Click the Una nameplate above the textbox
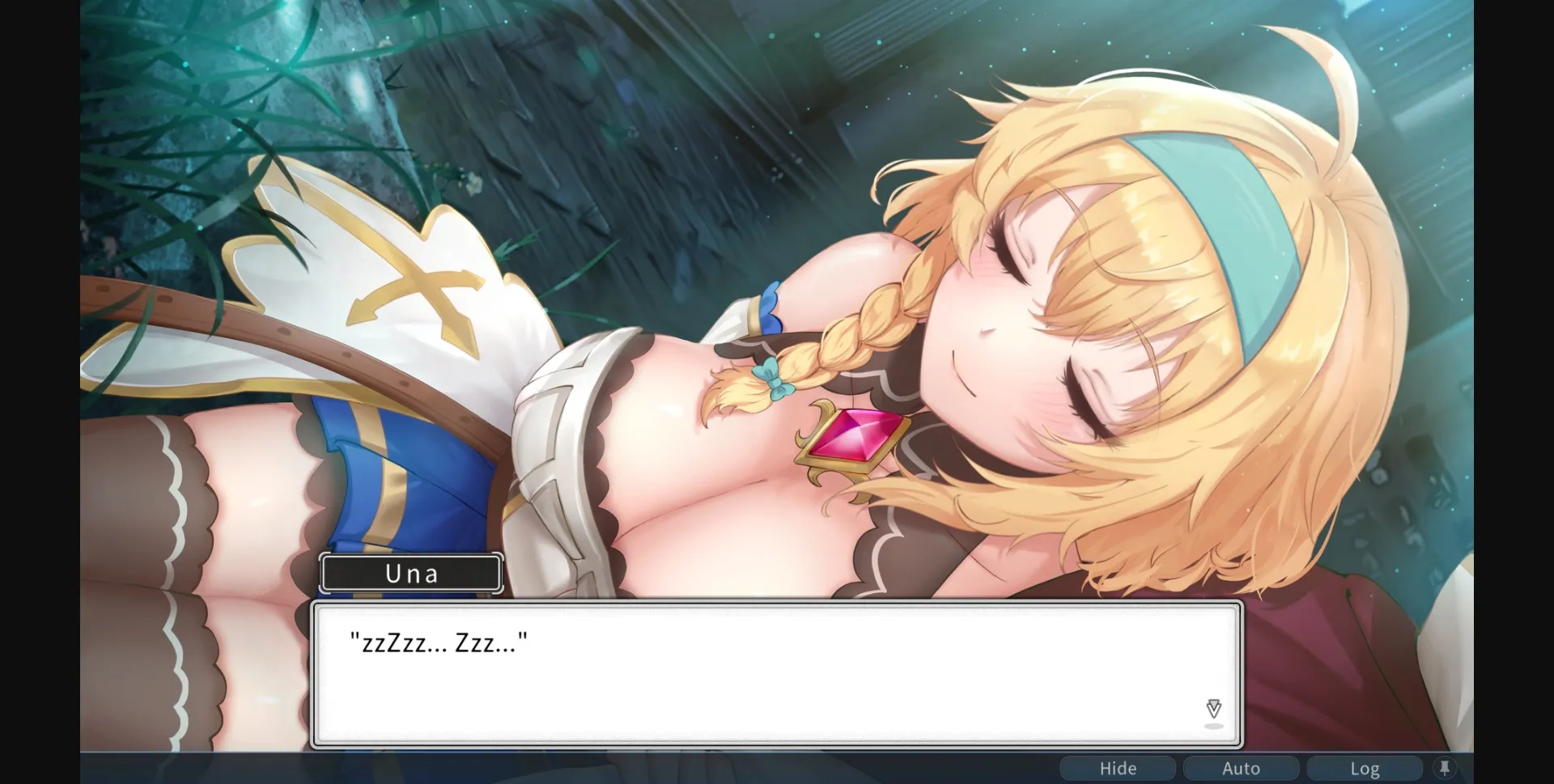Screen dimensions: 1554x784 (x=411, y=573)
